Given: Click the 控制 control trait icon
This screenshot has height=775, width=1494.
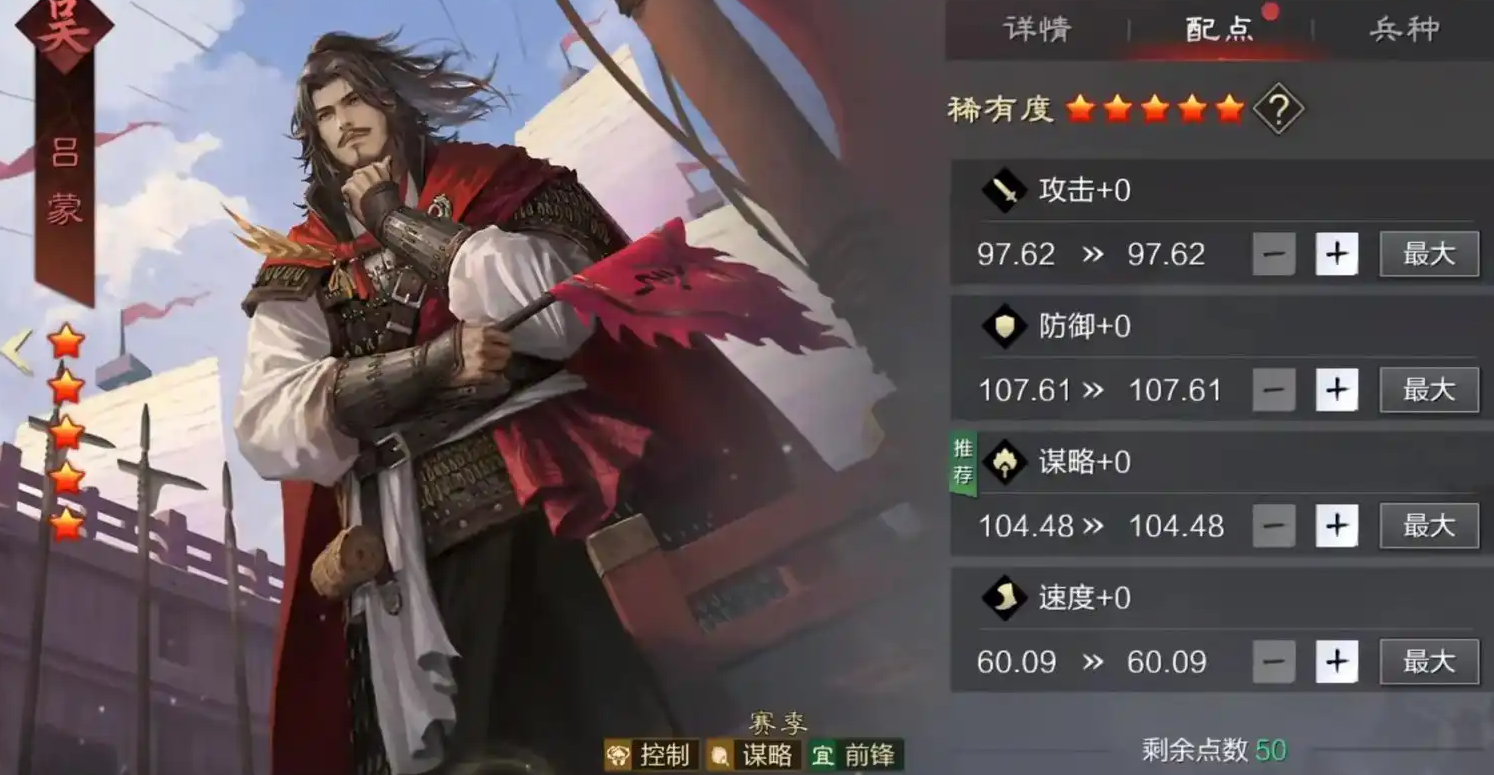Looking at the screenshot, I should click(x=618, y=757).
